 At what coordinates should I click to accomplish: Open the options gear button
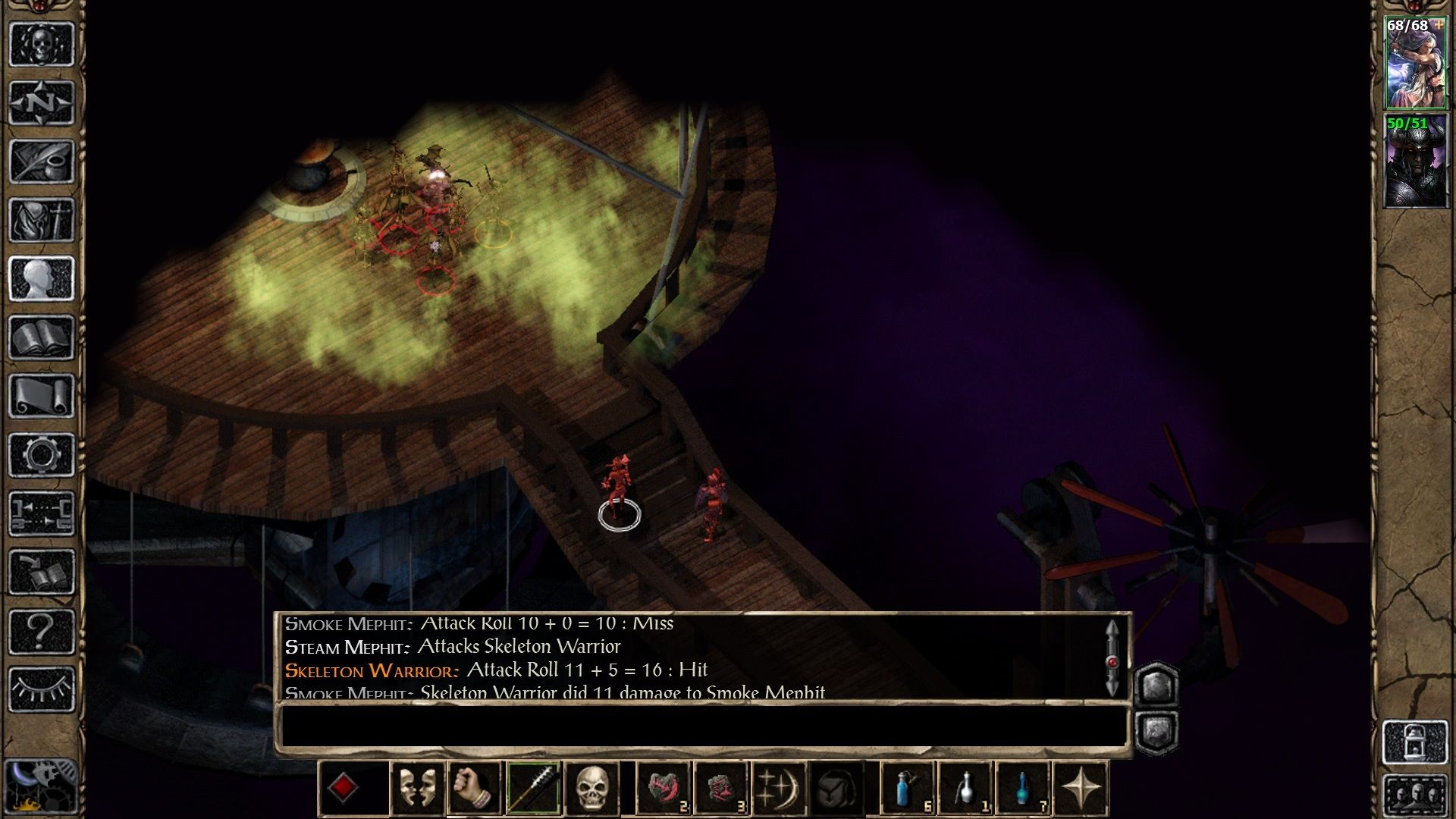coord(42,455)
